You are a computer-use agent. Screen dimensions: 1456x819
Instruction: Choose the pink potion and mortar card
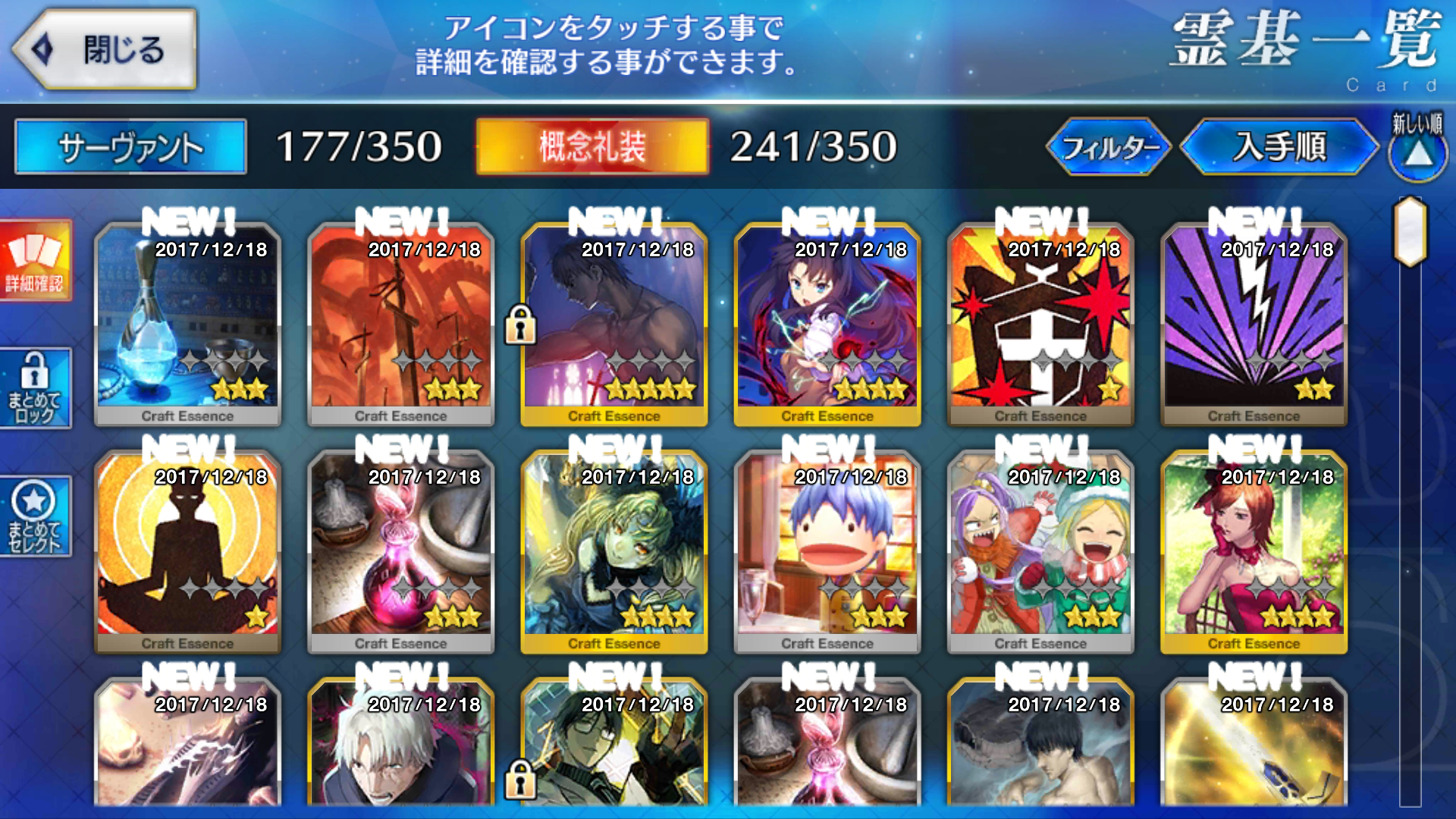(400, 550)
